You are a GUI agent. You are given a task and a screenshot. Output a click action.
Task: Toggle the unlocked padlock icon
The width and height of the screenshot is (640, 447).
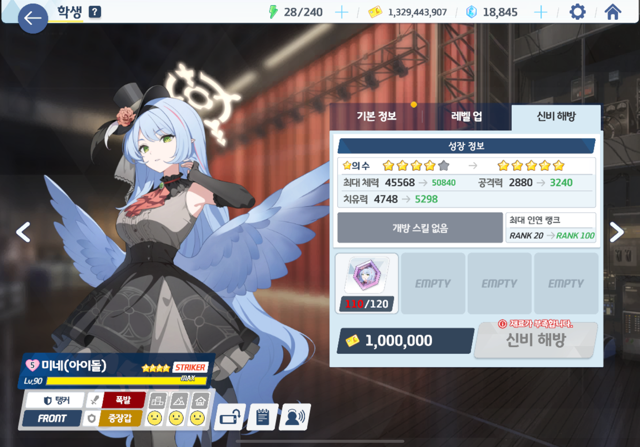click(231, 418)
